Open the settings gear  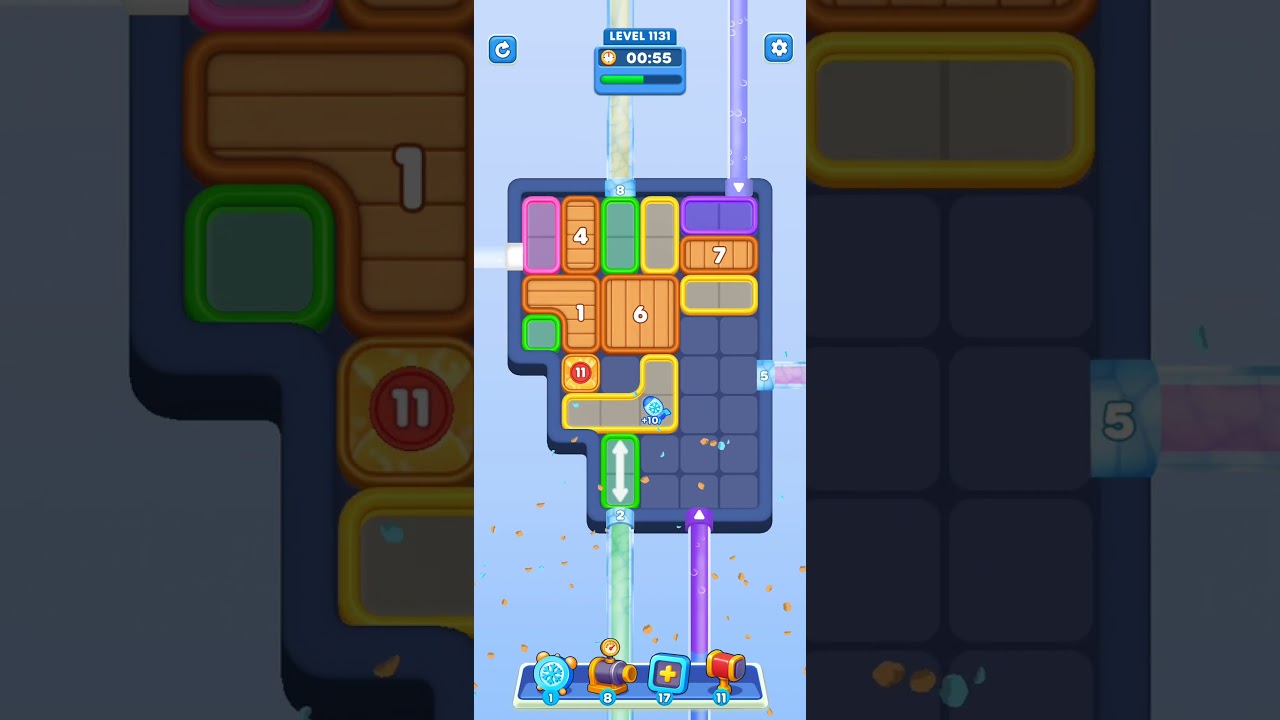click(778, 48)
